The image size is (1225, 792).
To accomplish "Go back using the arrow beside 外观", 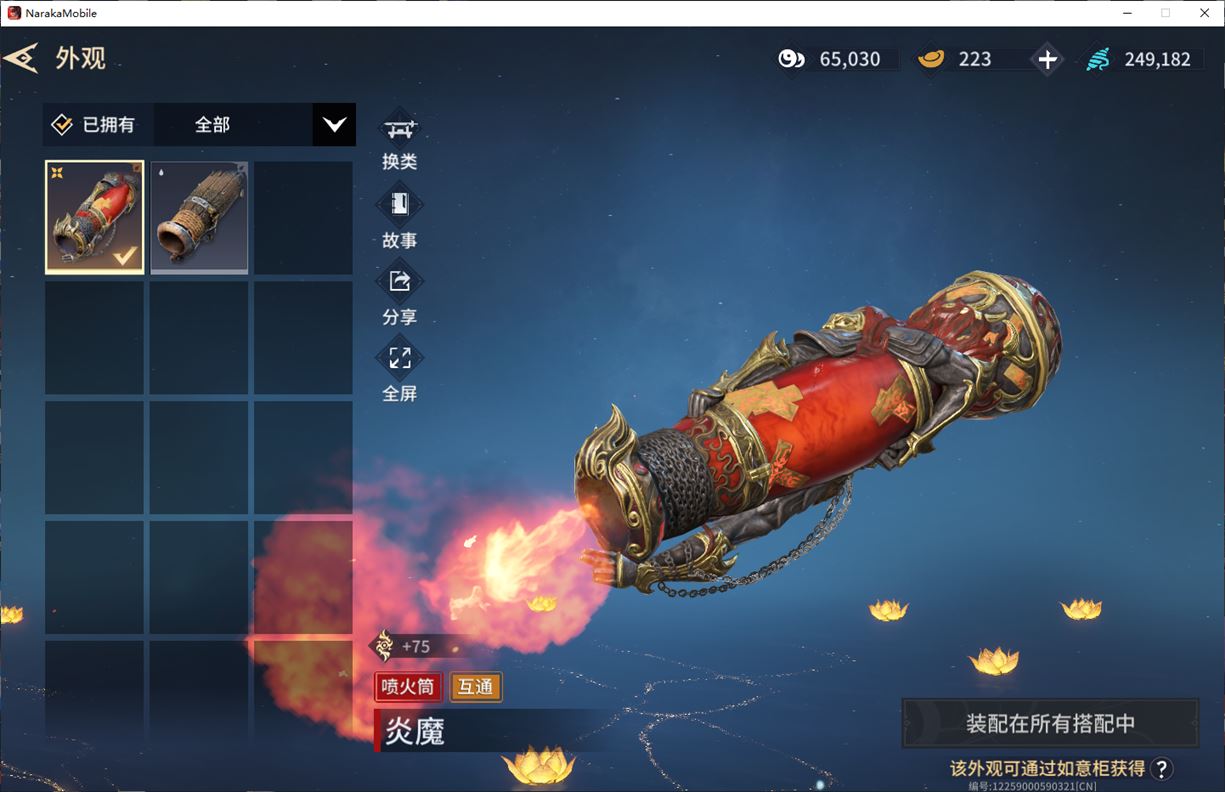I will tap(21, 58).
